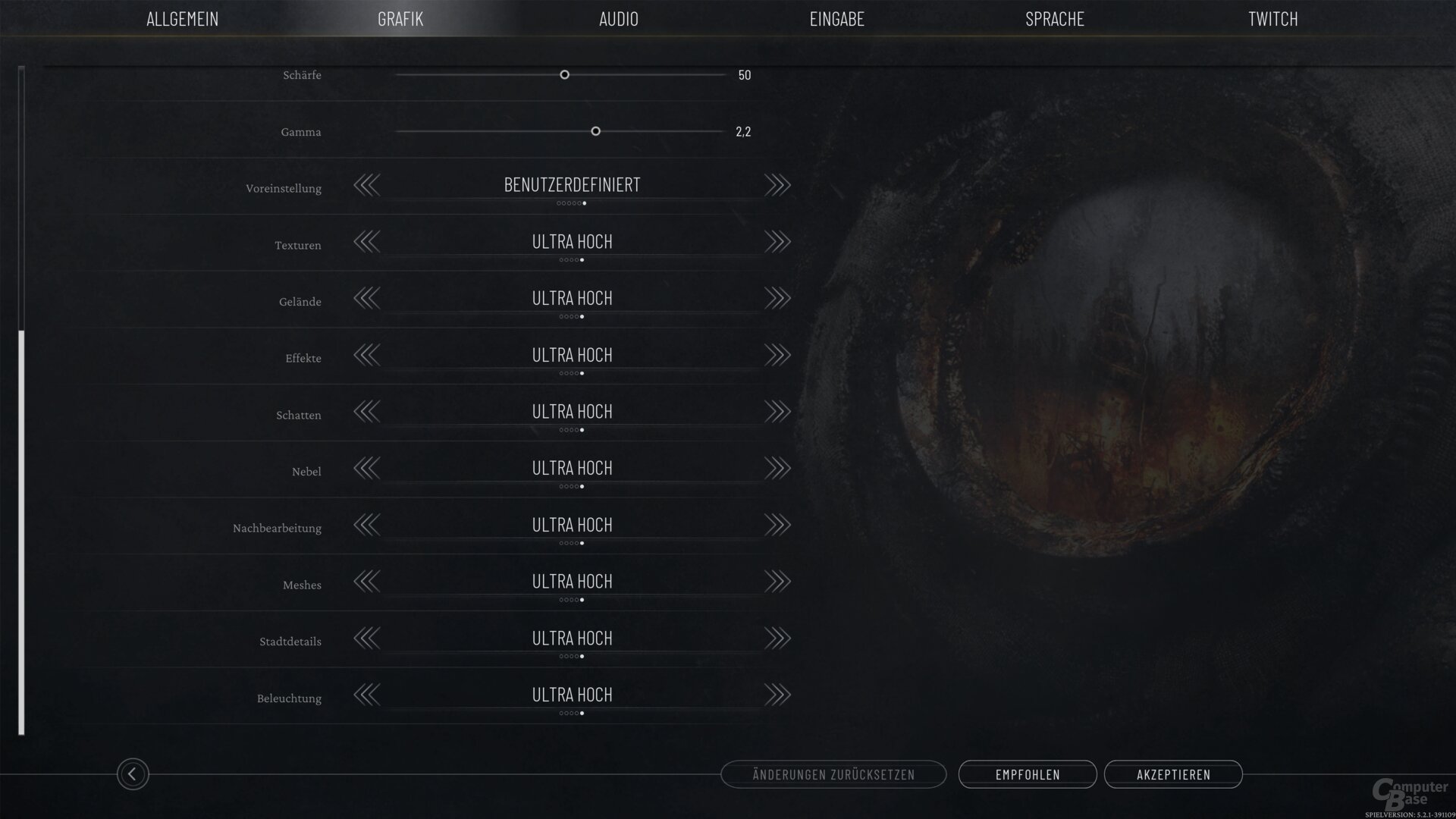Select the Sprache tab
This screenshot has width=1456, height=819.
click(1055, 19)
